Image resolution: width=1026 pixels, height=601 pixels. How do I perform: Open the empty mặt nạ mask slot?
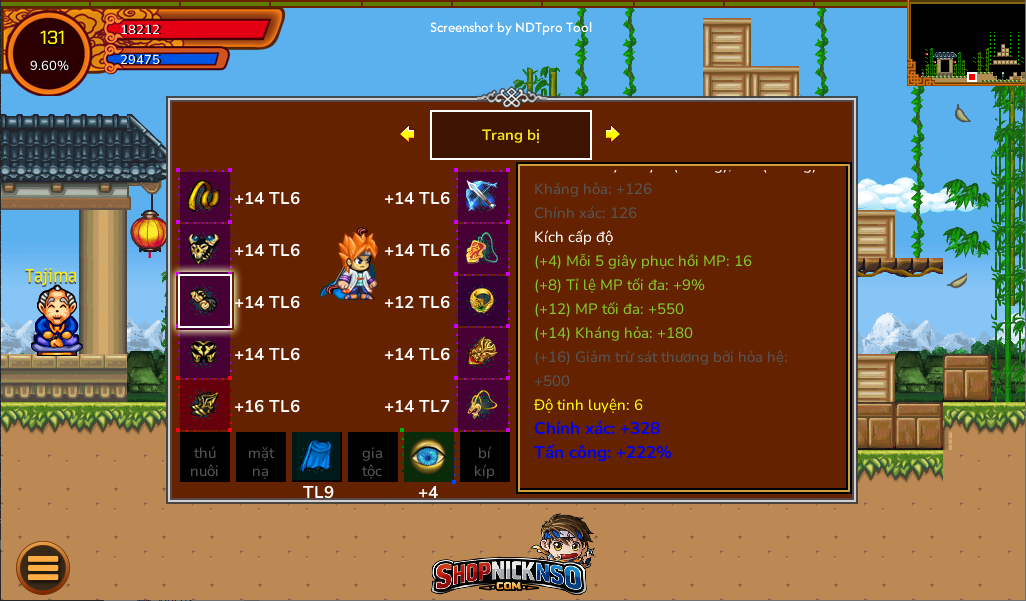tap(261, 457)
